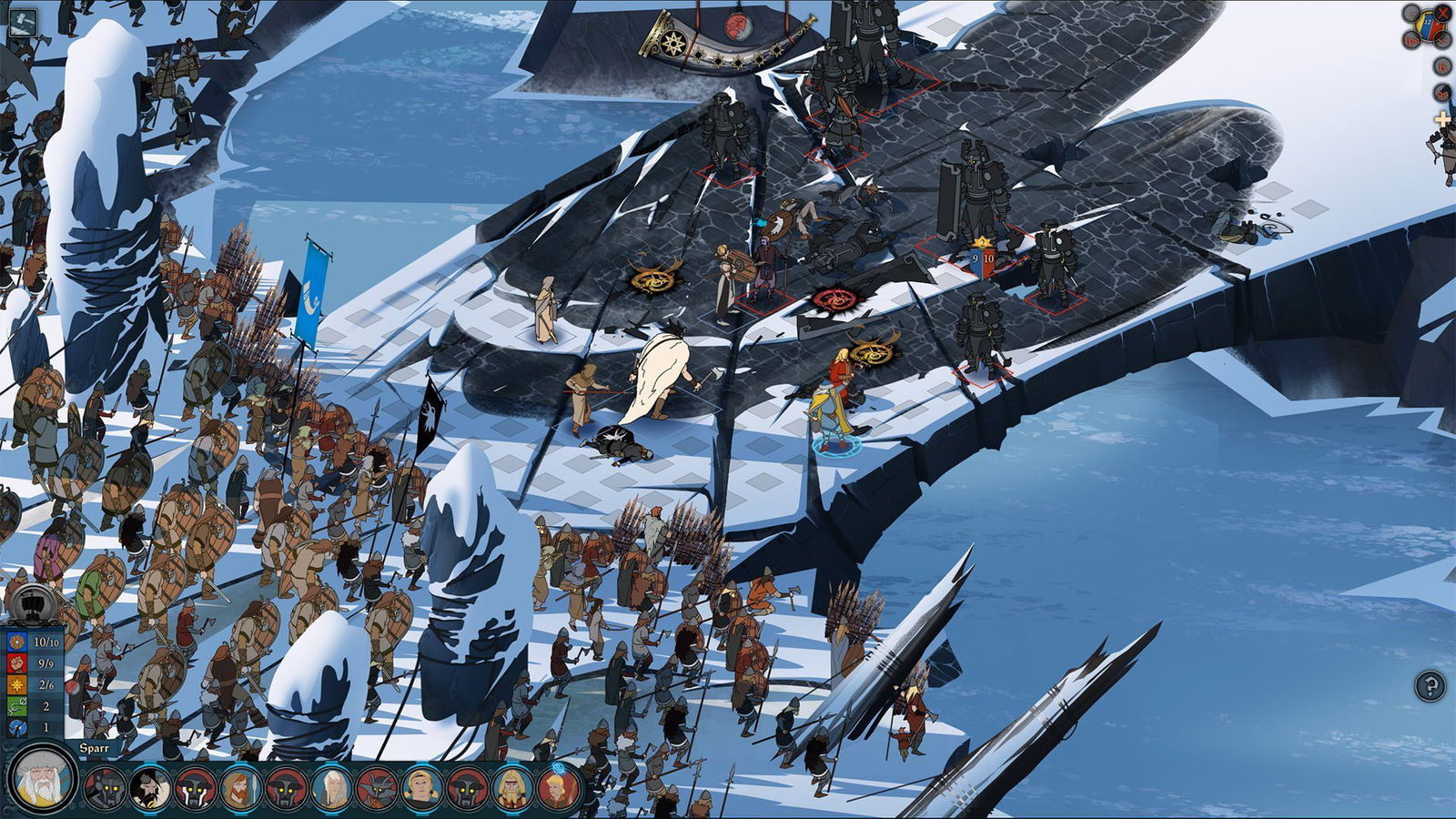Click the cream plus sign icon
Viewport: 1456px width, 819px height.
pos(1442,119)
